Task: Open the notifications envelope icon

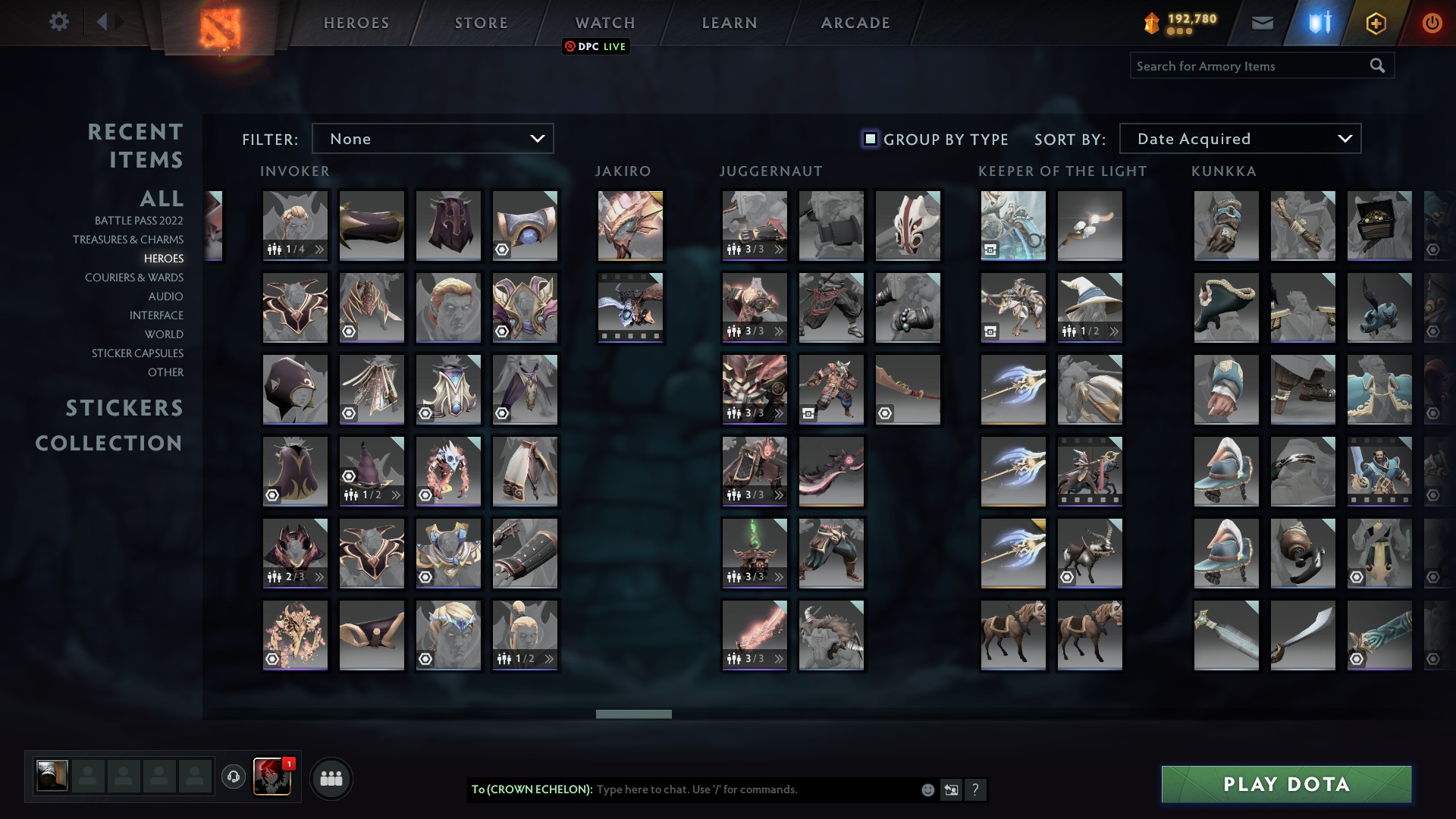Action: coord(1262,23)
